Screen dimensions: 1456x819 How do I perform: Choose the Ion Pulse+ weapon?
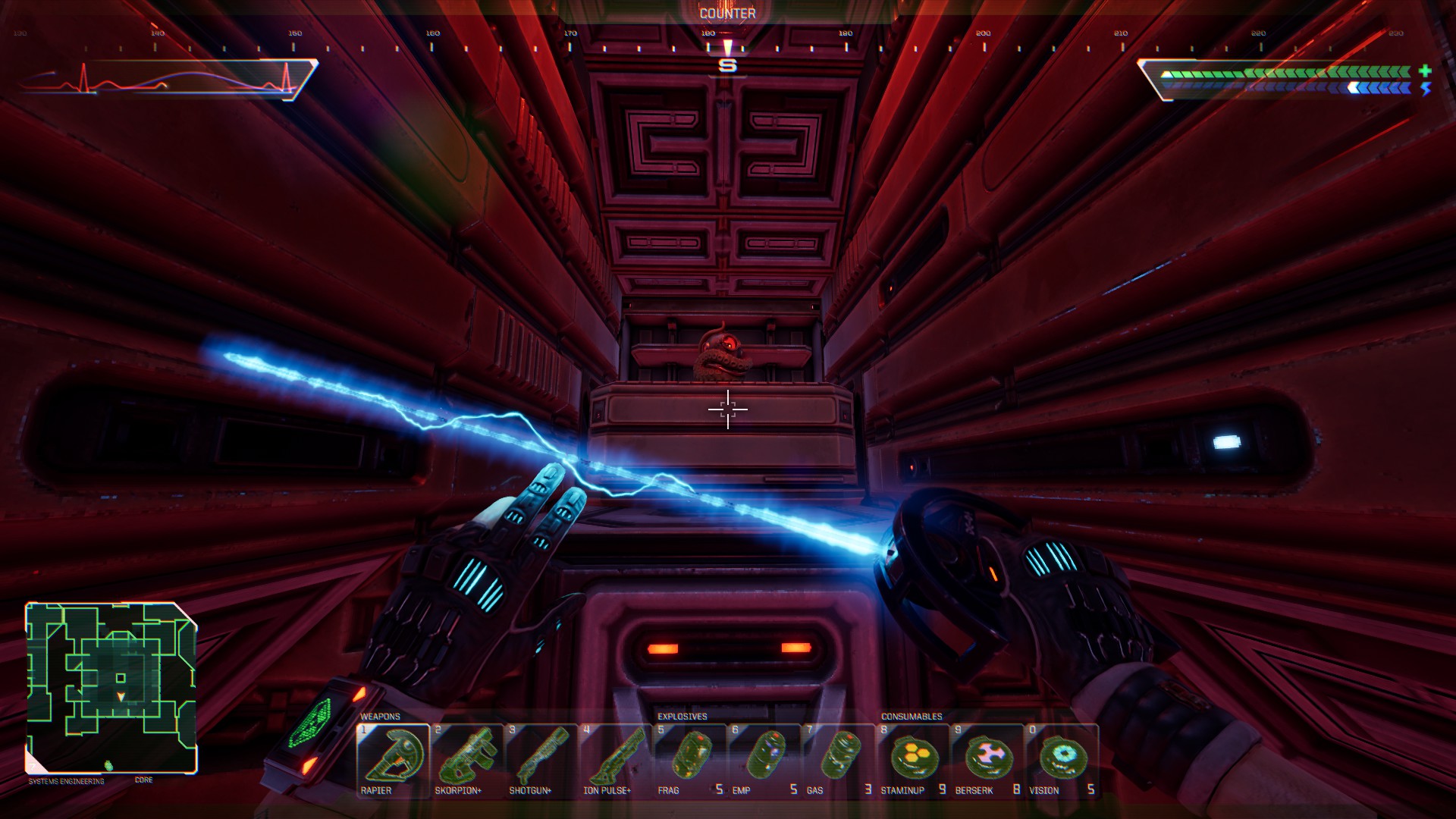point(615,760)
